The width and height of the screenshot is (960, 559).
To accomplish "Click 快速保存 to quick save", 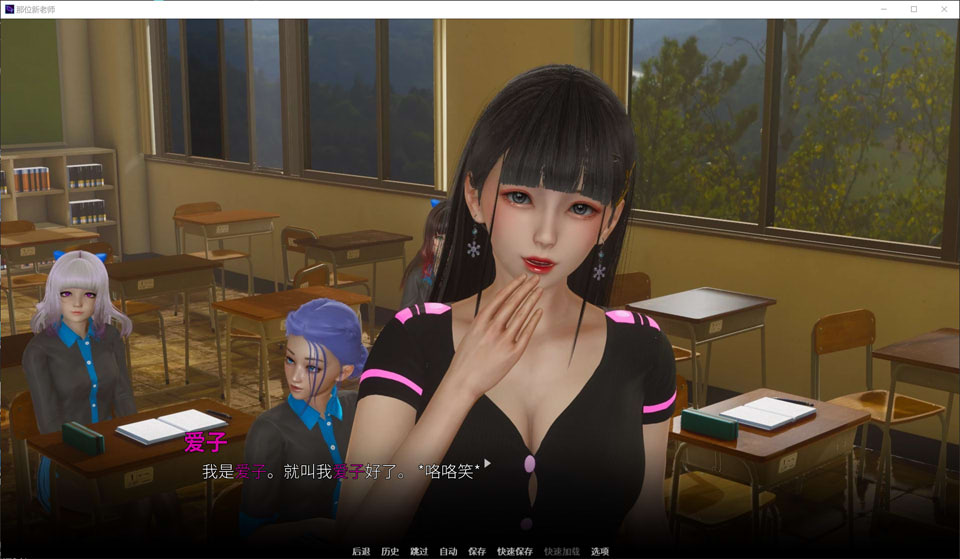I will pyautogui.click(x=515, y=551).
